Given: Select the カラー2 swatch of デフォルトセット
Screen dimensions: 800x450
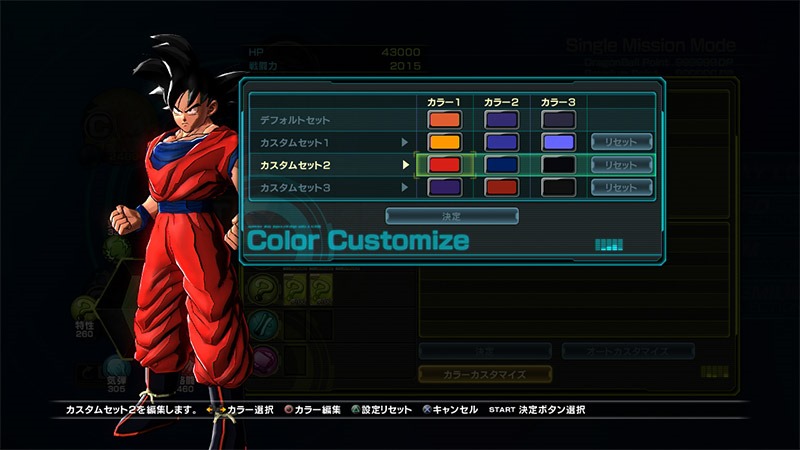Looking at the screenshot, I should click(500, 120).
